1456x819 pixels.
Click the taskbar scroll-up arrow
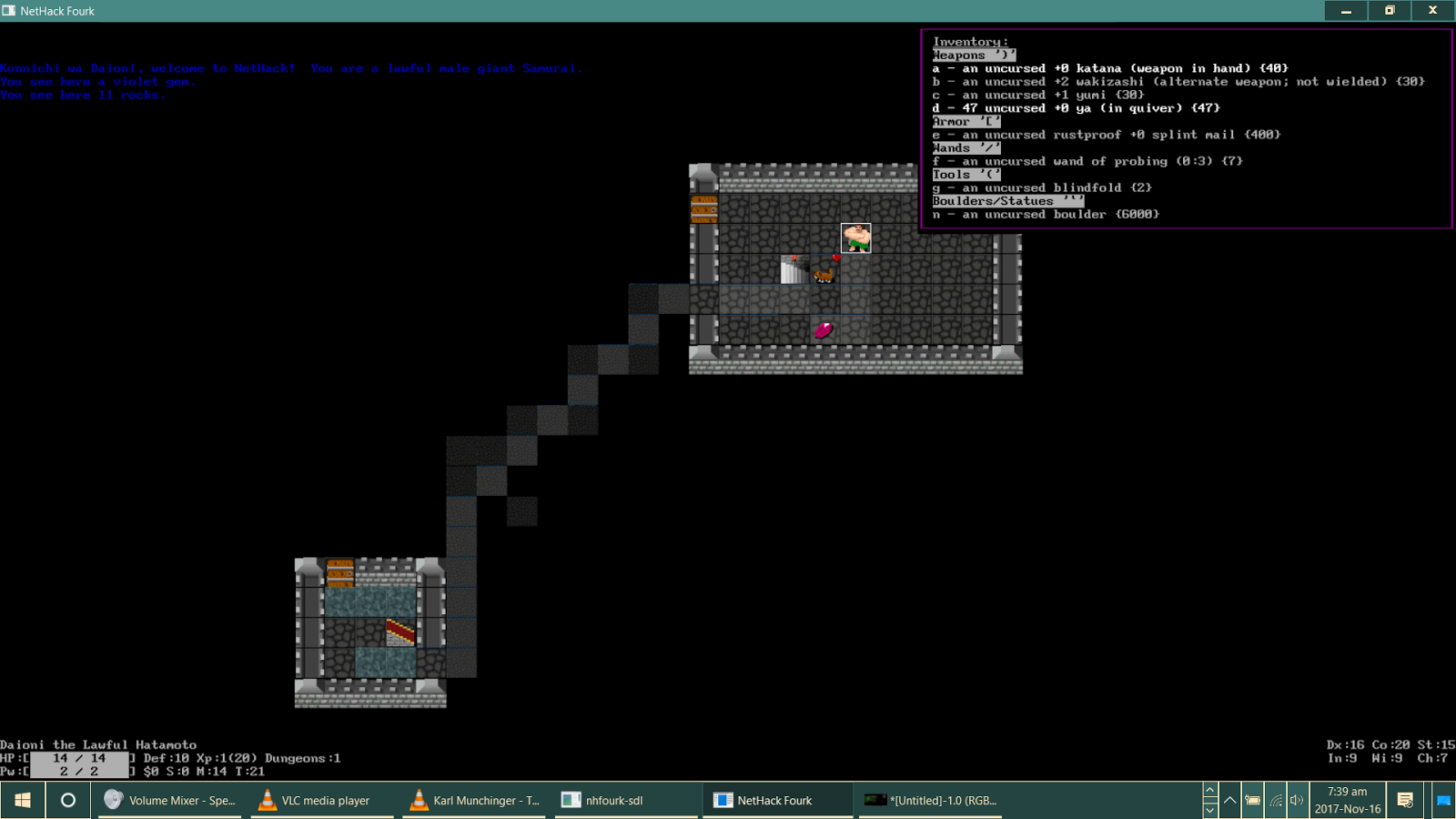click(1210, 790)
